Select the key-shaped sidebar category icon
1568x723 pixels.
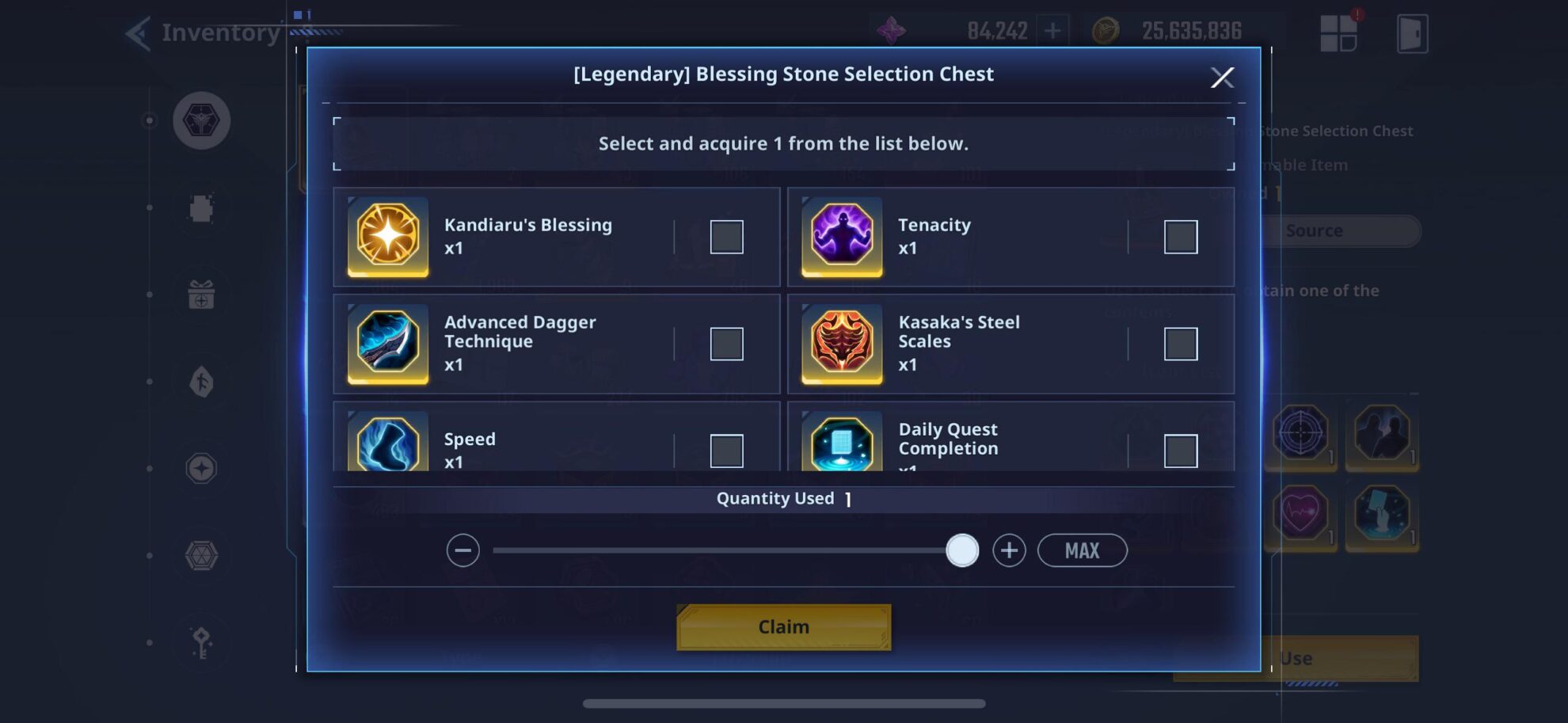click(x=200, y=641)
